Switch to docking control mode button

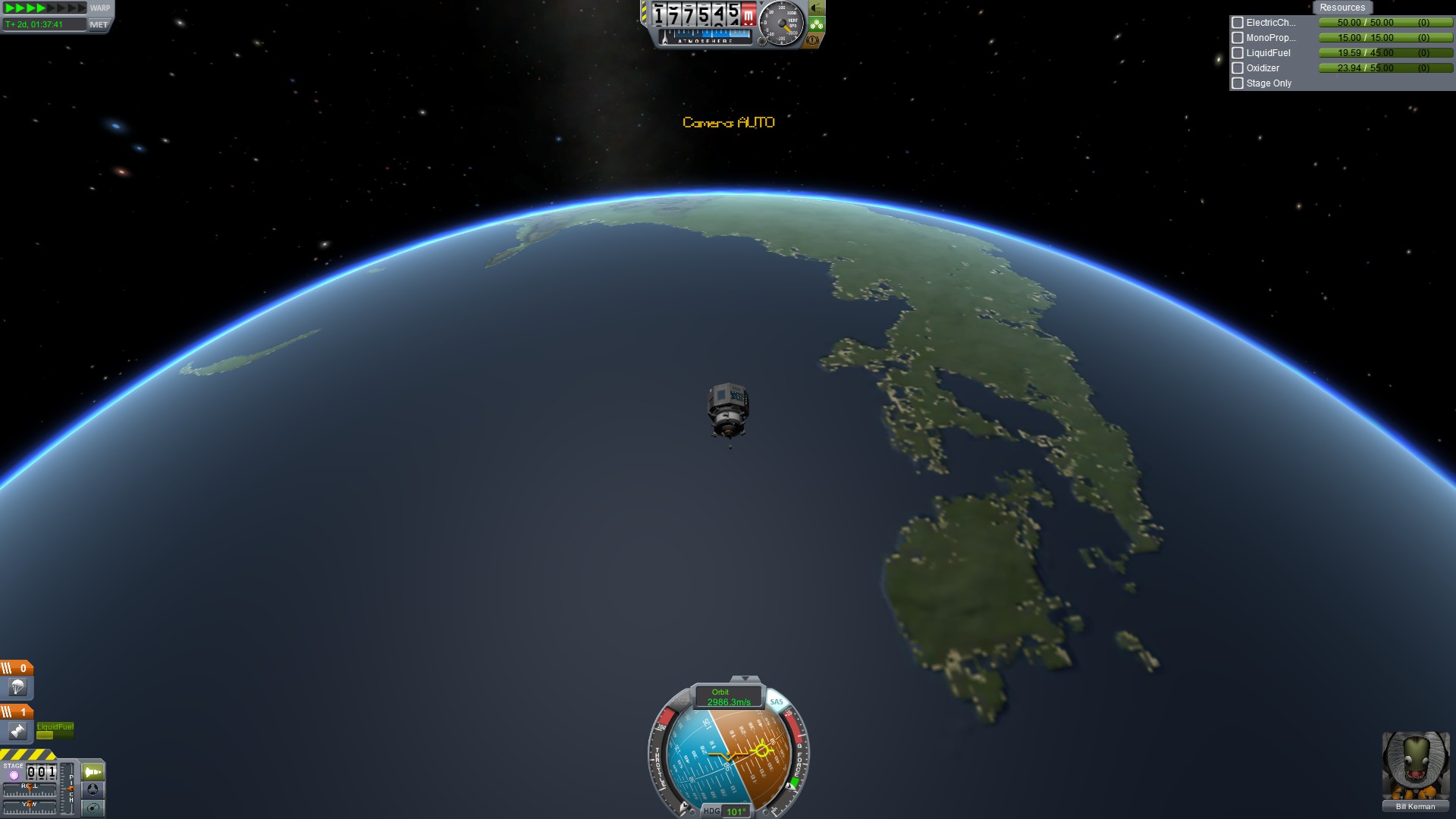tap(93, 789)
